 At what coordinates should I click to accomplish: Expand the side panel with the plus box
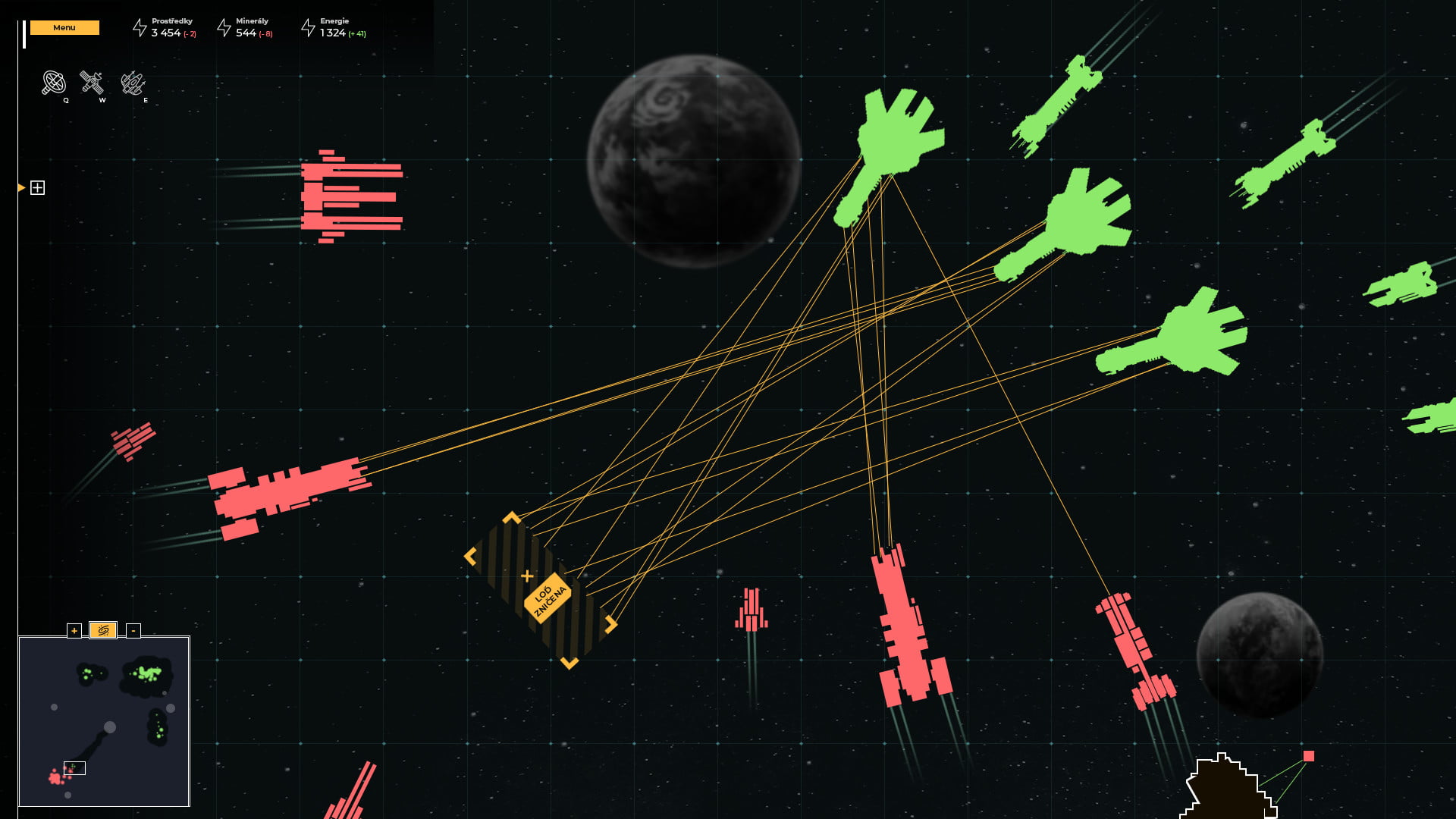(x=37, y=188)
